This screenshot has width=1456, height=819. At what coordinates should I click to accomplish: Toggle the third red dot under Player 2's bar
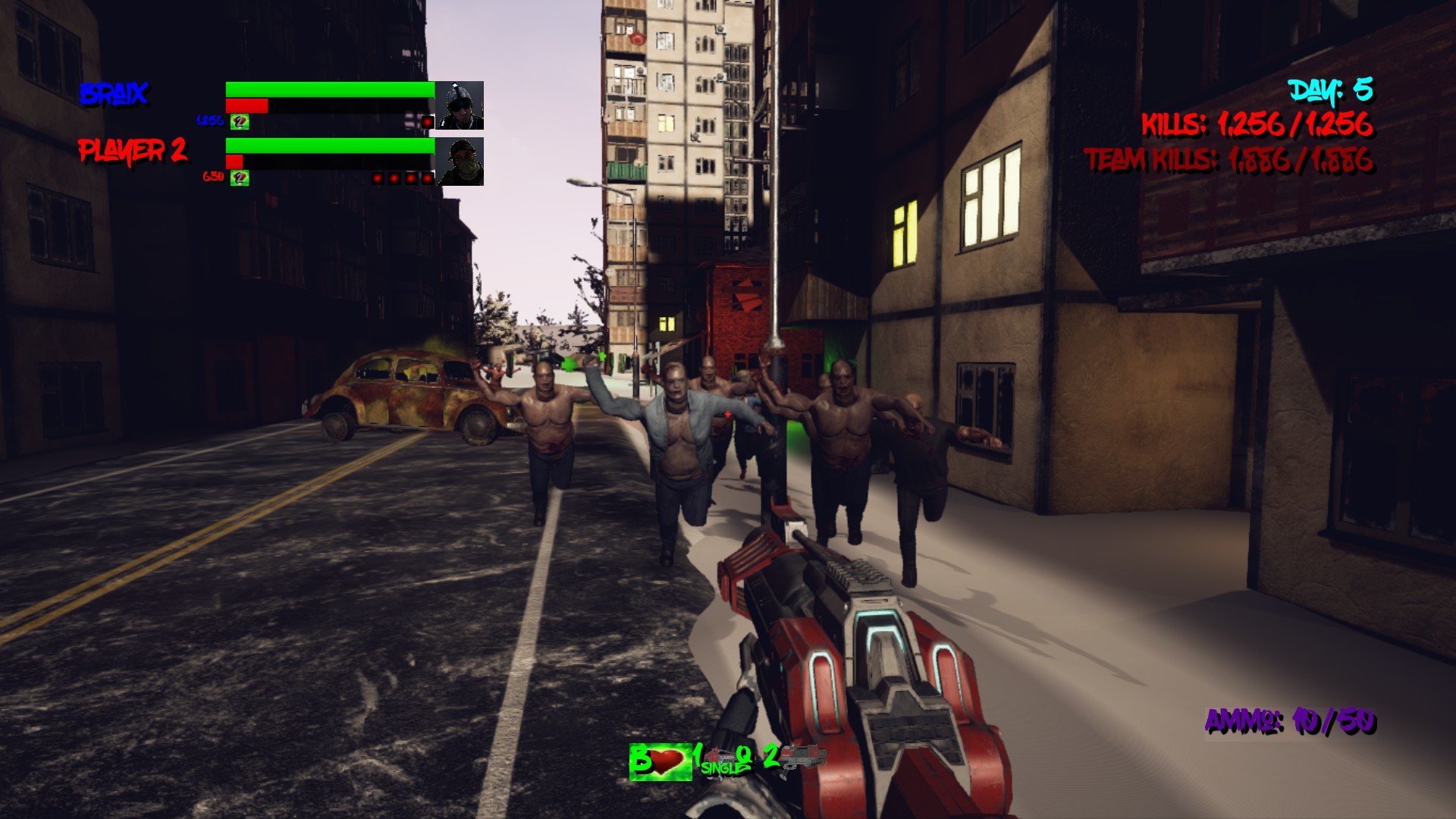[x=409, y=177]
